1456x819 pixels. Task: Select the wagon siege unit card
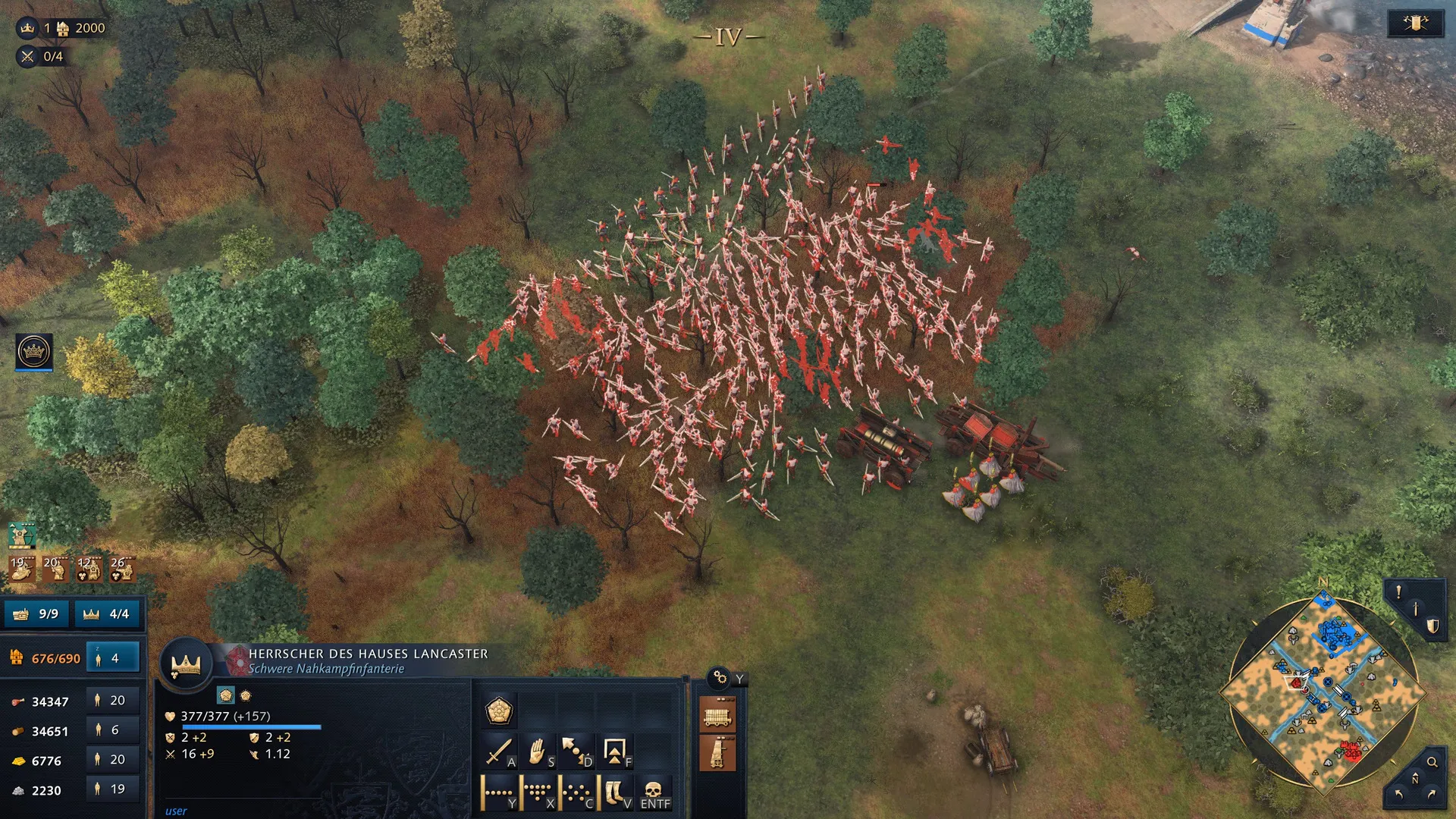click(x=717, y=715)
